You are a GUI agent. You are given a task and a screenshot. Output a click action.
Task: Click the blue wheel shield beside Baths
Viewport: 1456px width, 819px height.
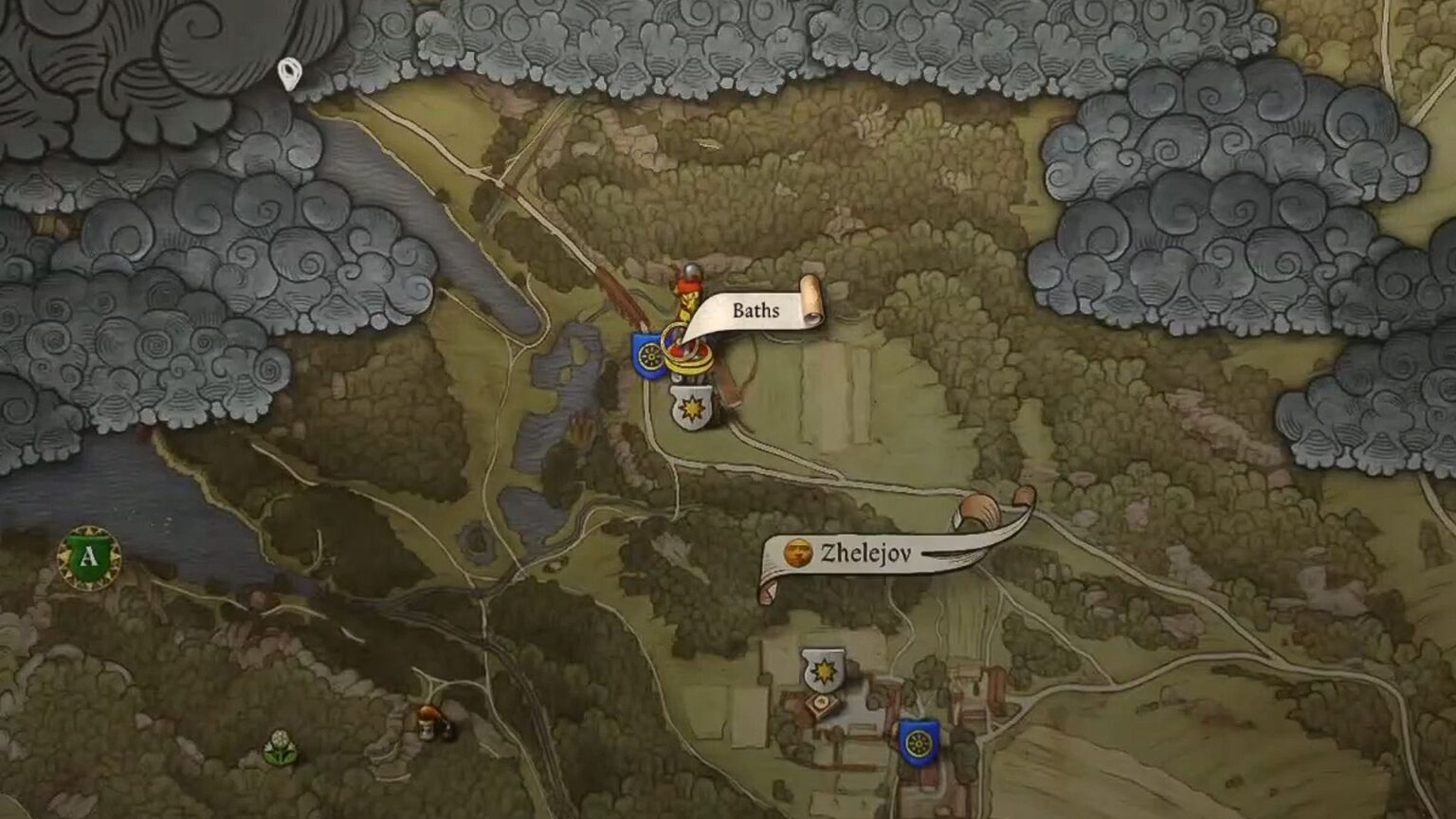click(x=649, y=354)
